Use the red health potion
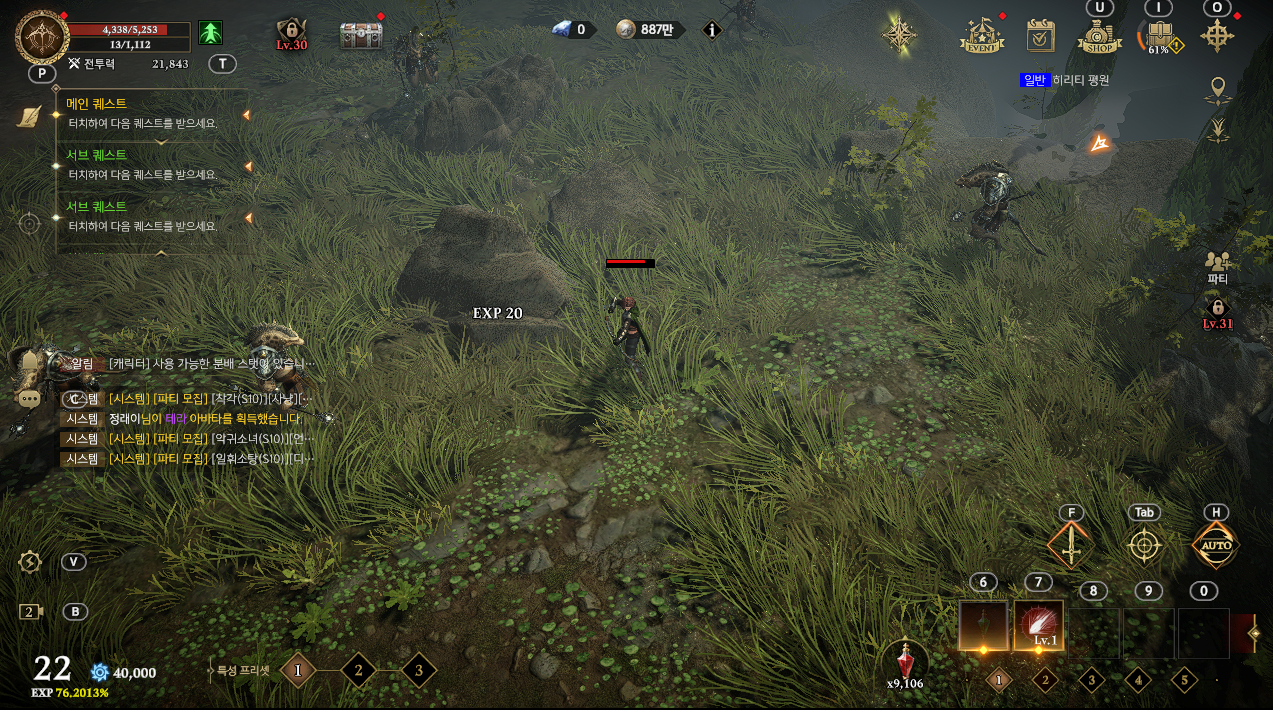1273x710 pixels. pyautogui.click(x=906, y=660)
